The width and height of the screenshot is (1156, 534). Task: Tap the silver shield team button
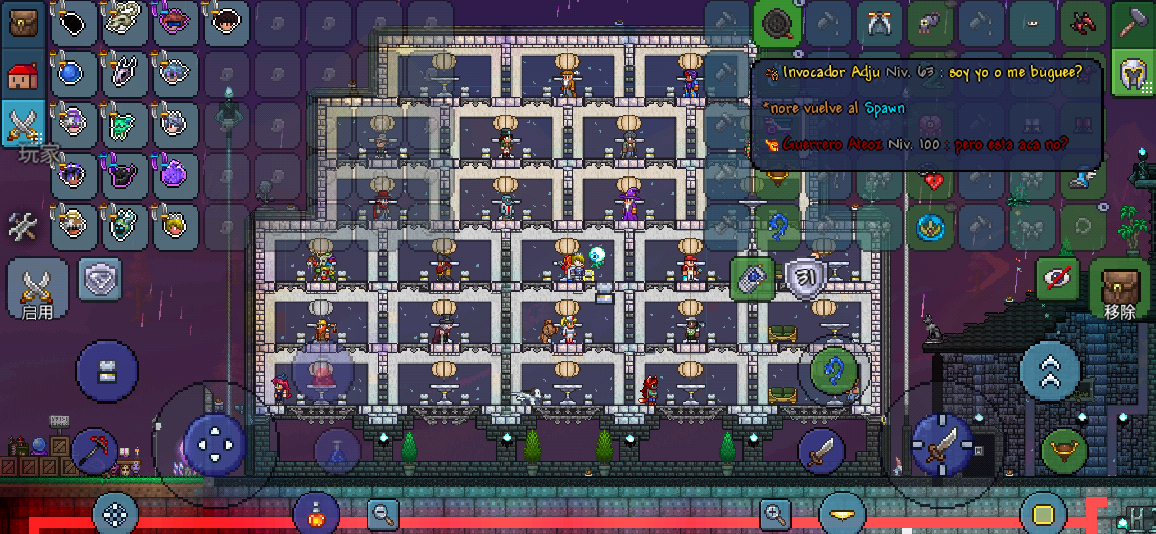click(x=101, y=281)
